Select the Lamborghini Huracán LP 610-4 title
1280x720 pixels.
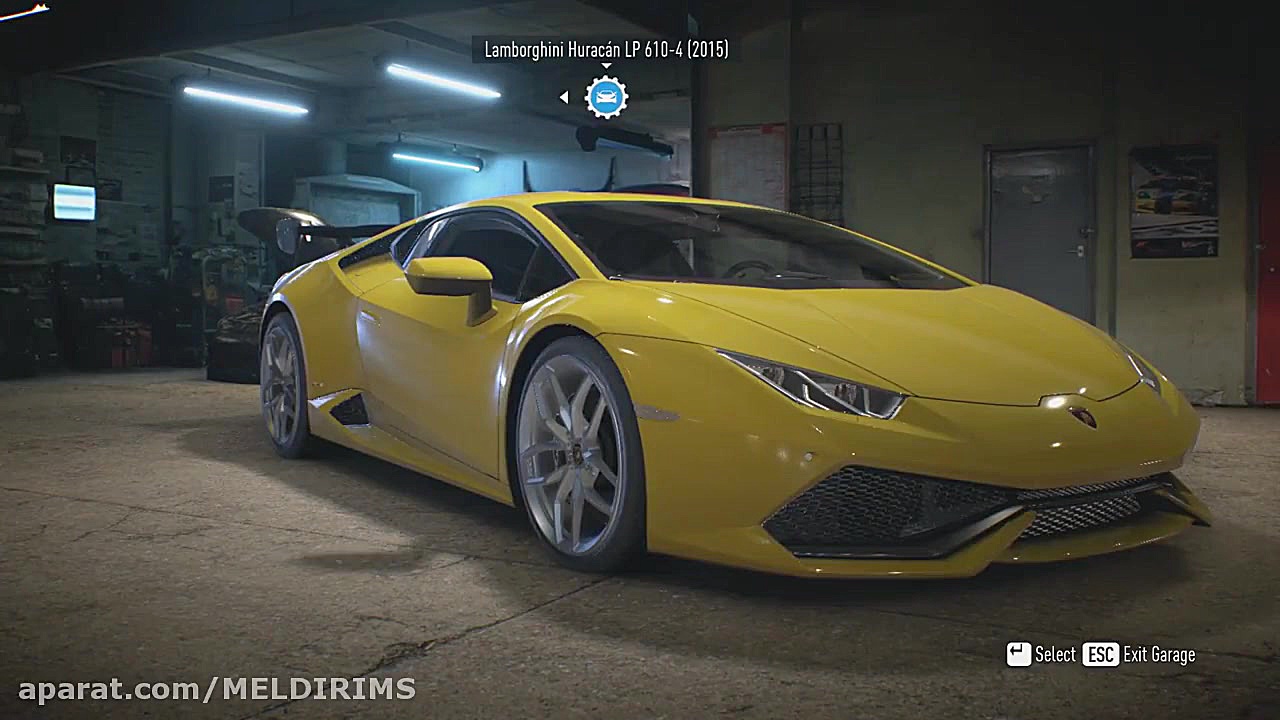click(605, 47)
